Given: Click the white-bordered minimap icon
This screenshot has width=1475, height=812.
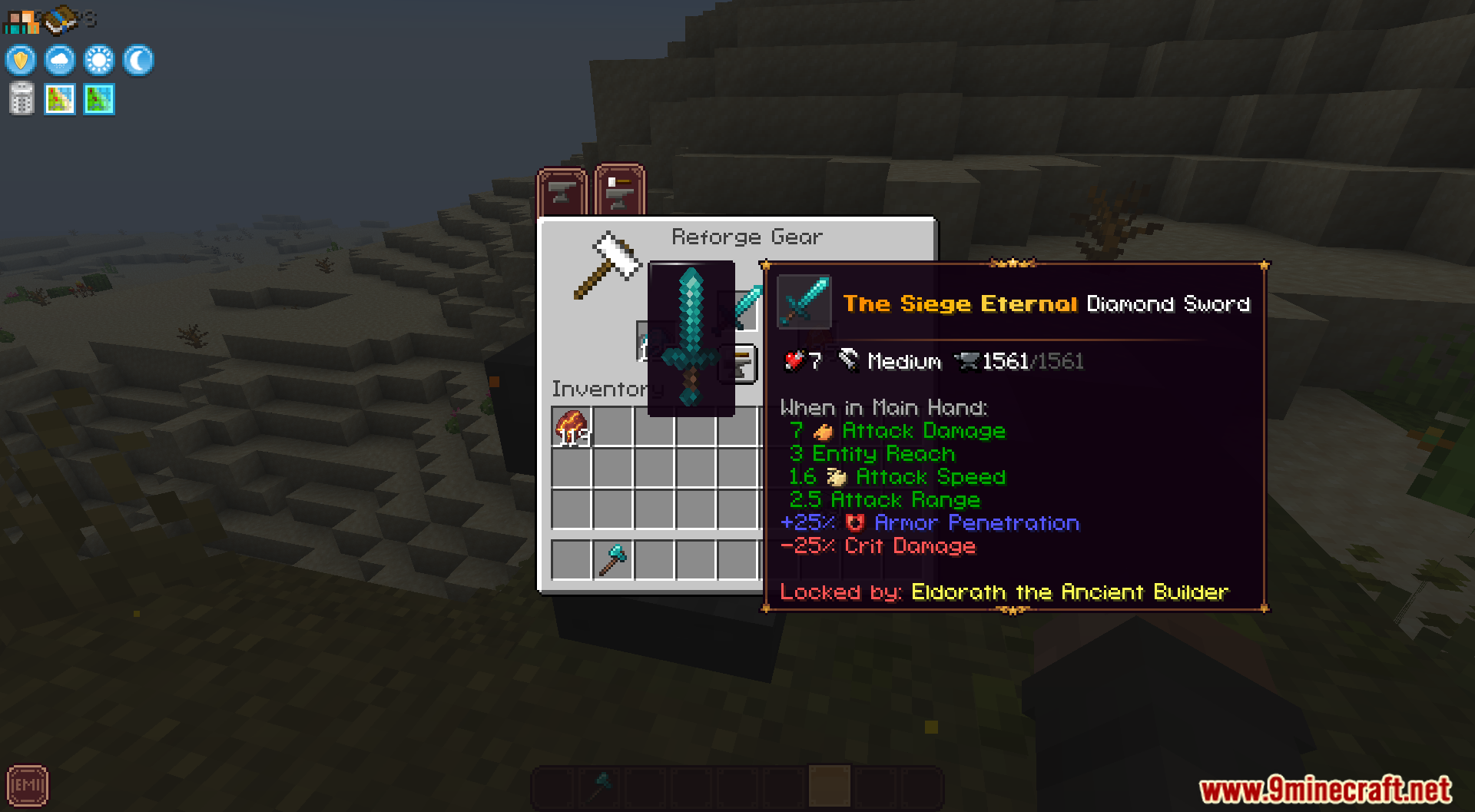Looking at the screenshot, I should pos(60,98).
